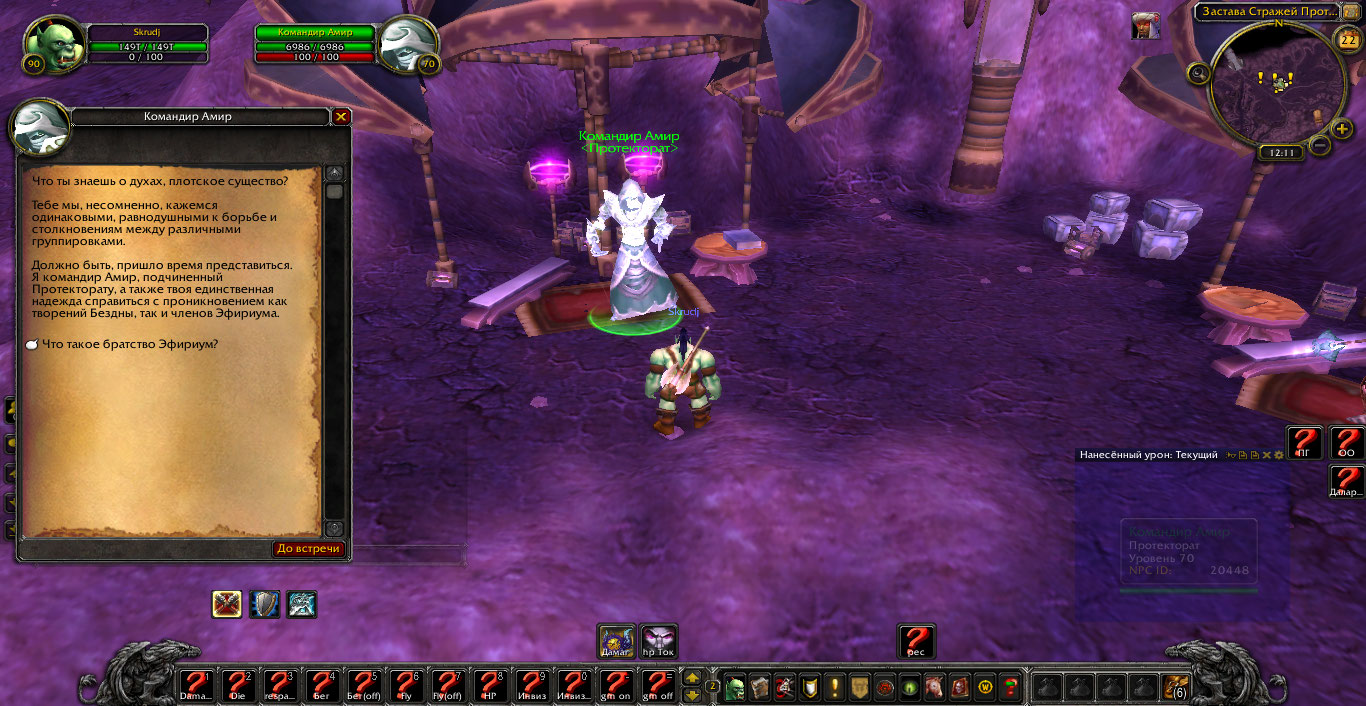Zoom in the minimap with the plus button
Screen dimensions: 1366x706
pyautogui.click(x=1343, y=129)
